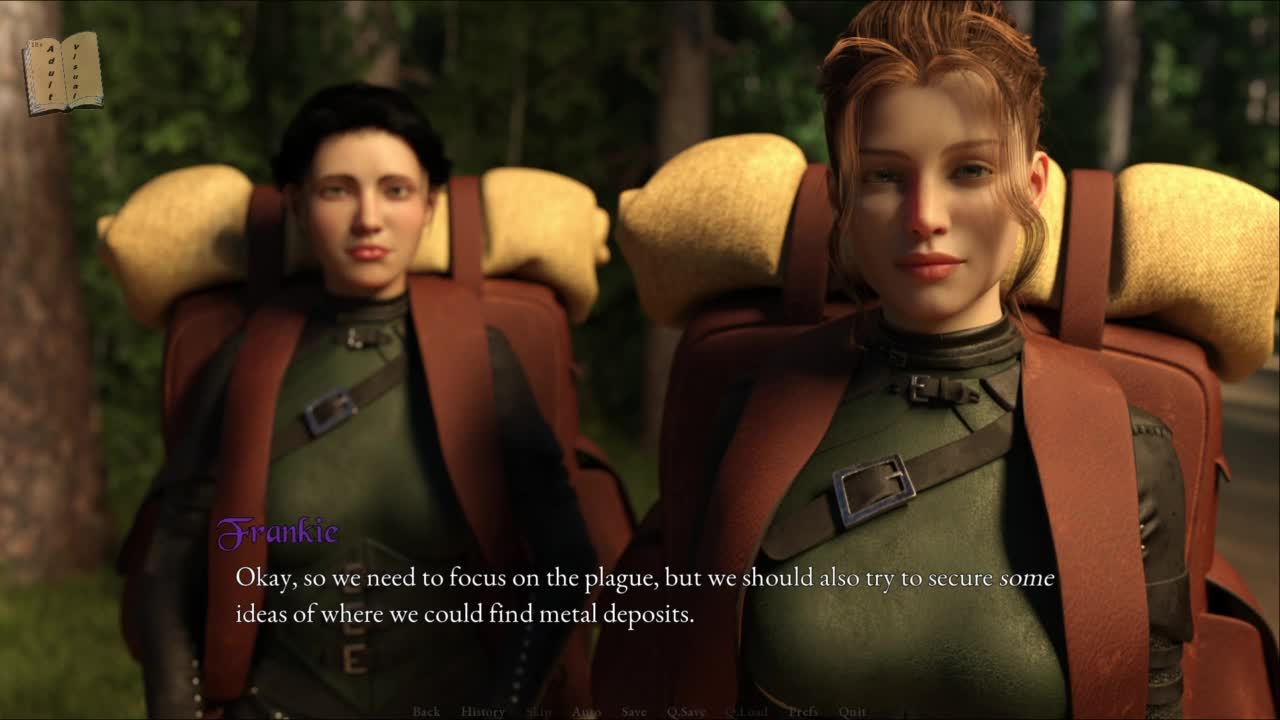The width and height of the screenshot is (1280, 720).
Task: Open the Prefs settings menu
Action: [803, 712]
